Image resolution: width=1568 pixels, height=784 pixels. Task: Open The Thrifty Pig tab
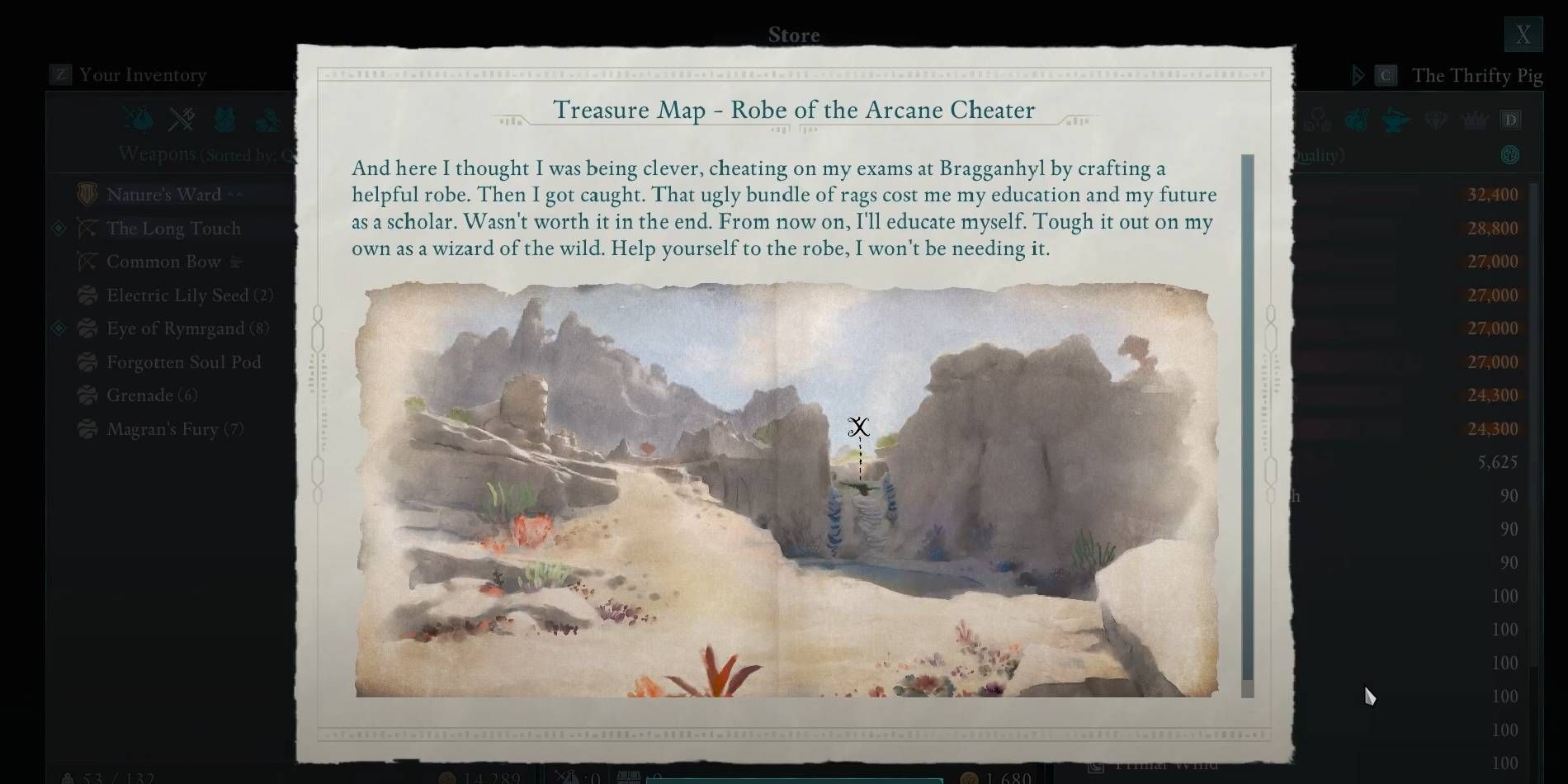1477,75
